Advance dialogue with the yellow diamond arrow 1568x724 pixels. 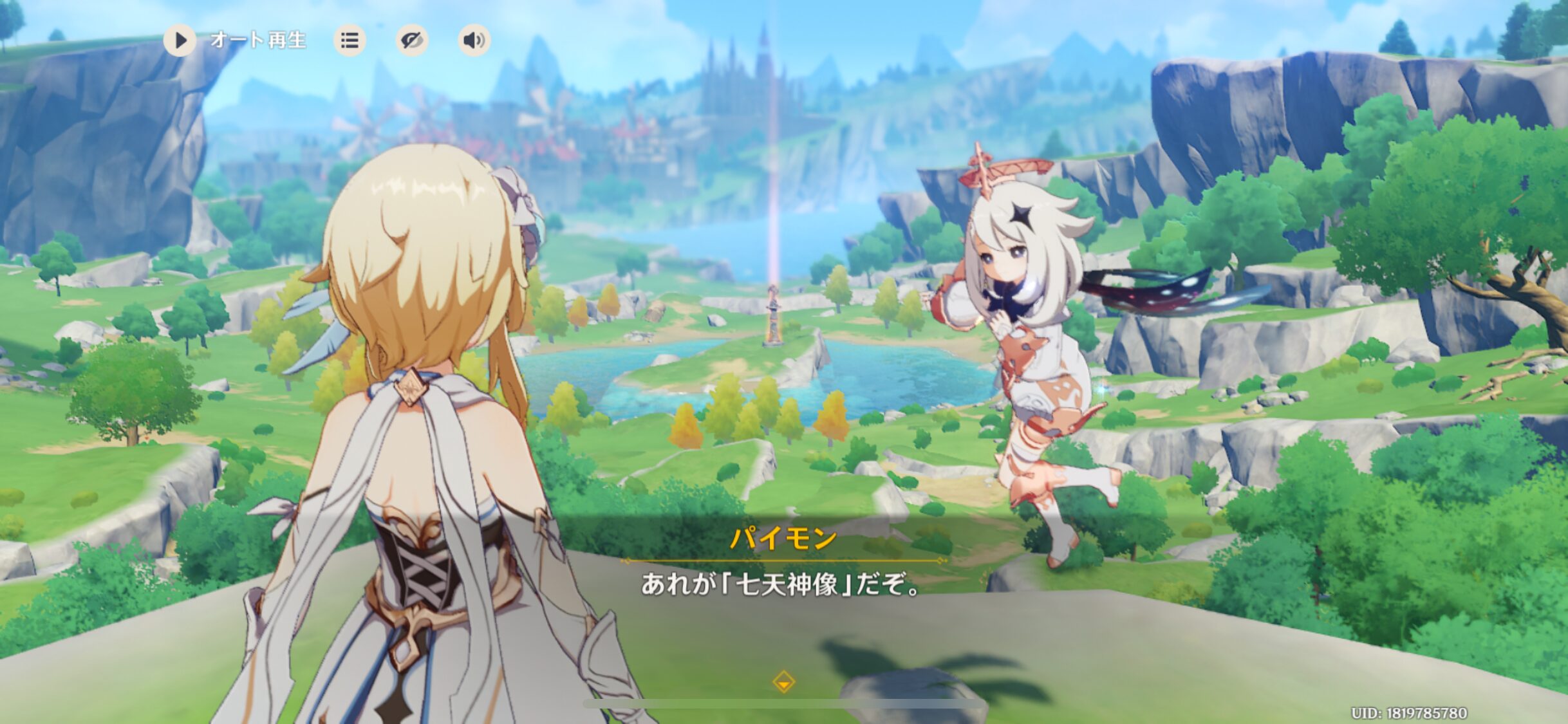(783, 682)
